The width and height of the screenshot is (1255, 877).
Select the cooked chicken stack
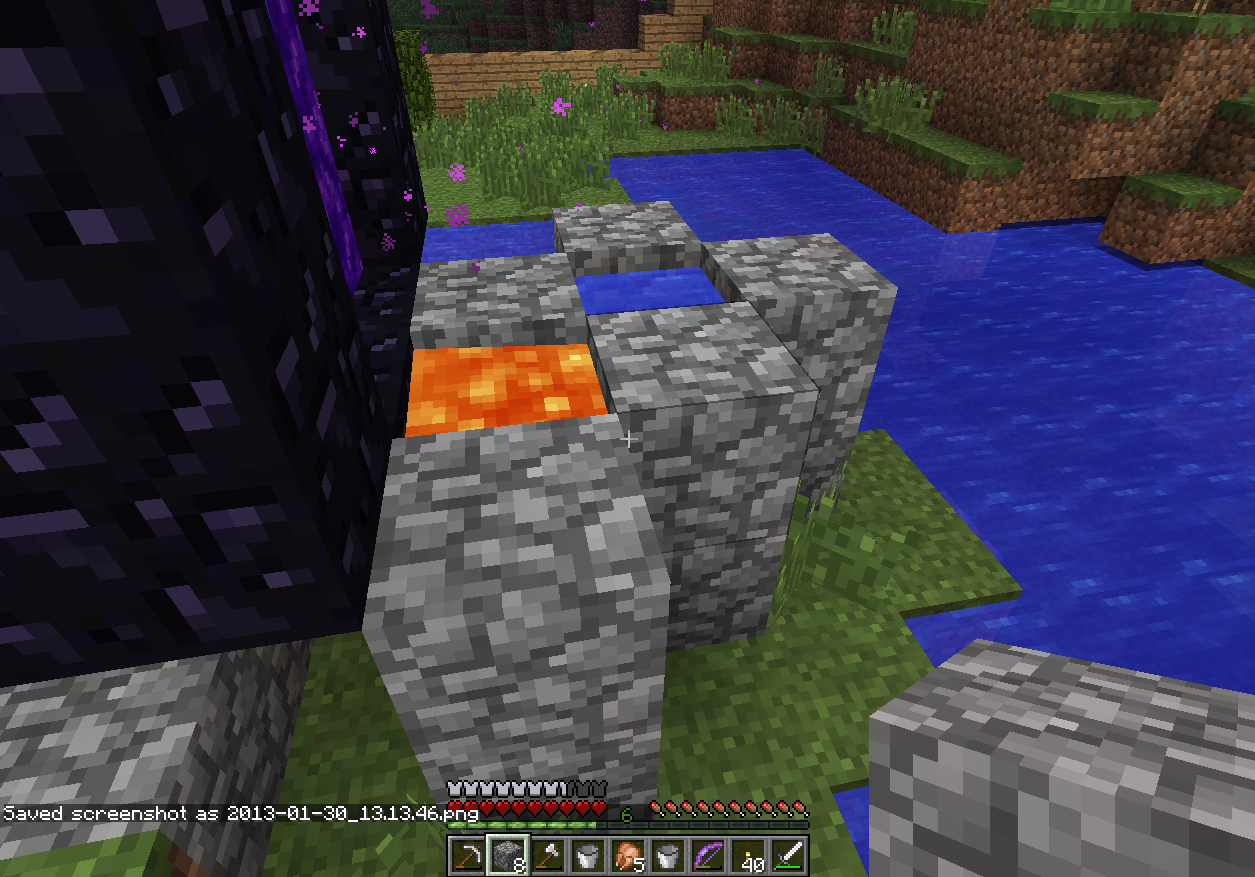(627, 856)
